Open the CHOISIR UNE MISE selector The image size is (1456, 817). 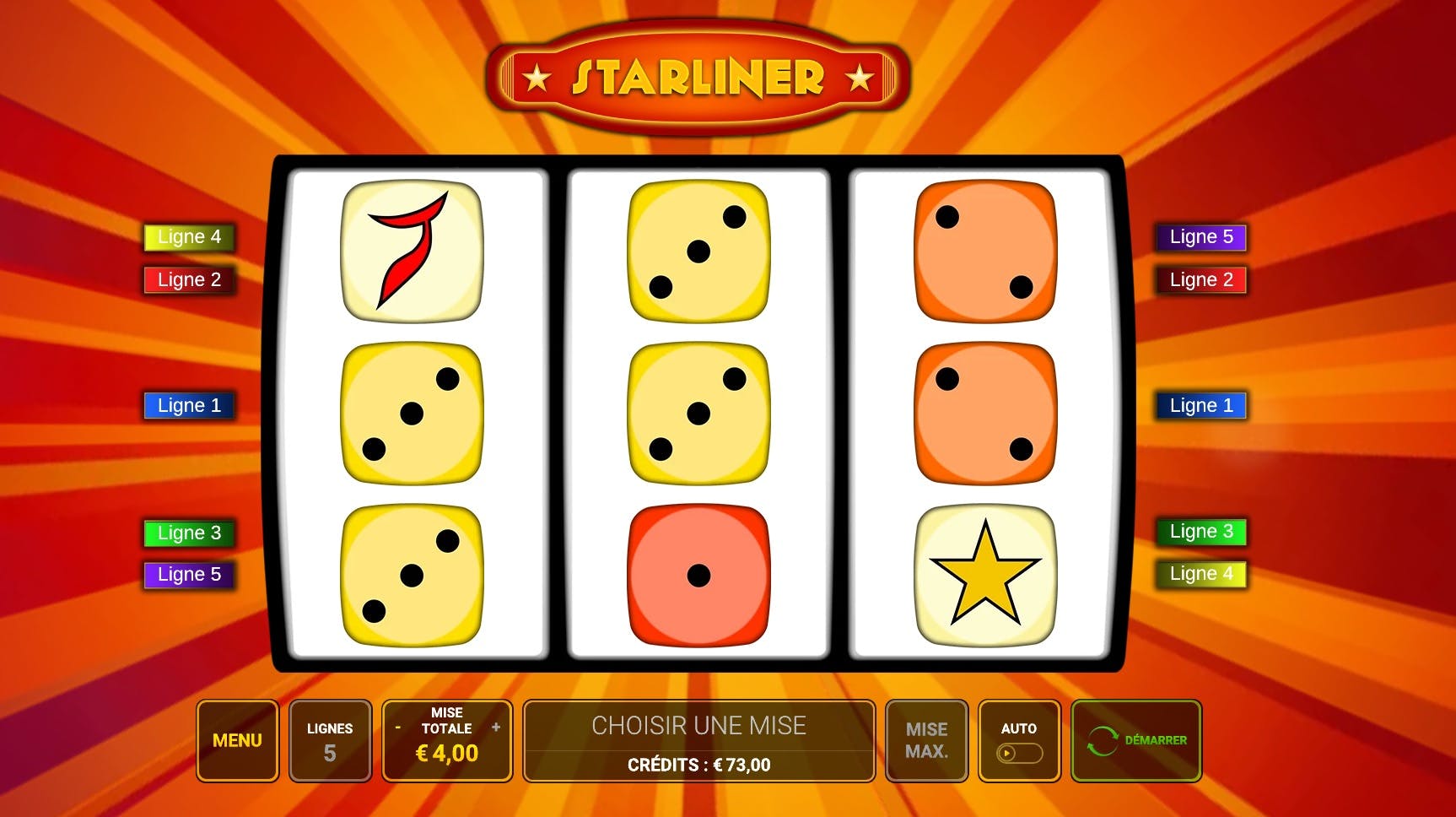pyautogui.click(x=698, y=724)
